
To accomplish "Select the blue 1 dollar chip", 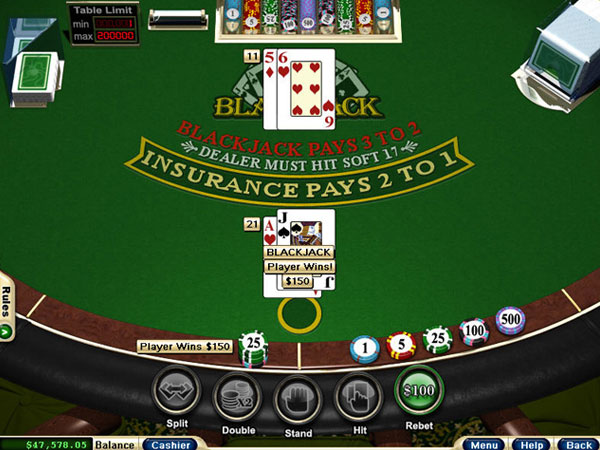I will tap(366, 349).
